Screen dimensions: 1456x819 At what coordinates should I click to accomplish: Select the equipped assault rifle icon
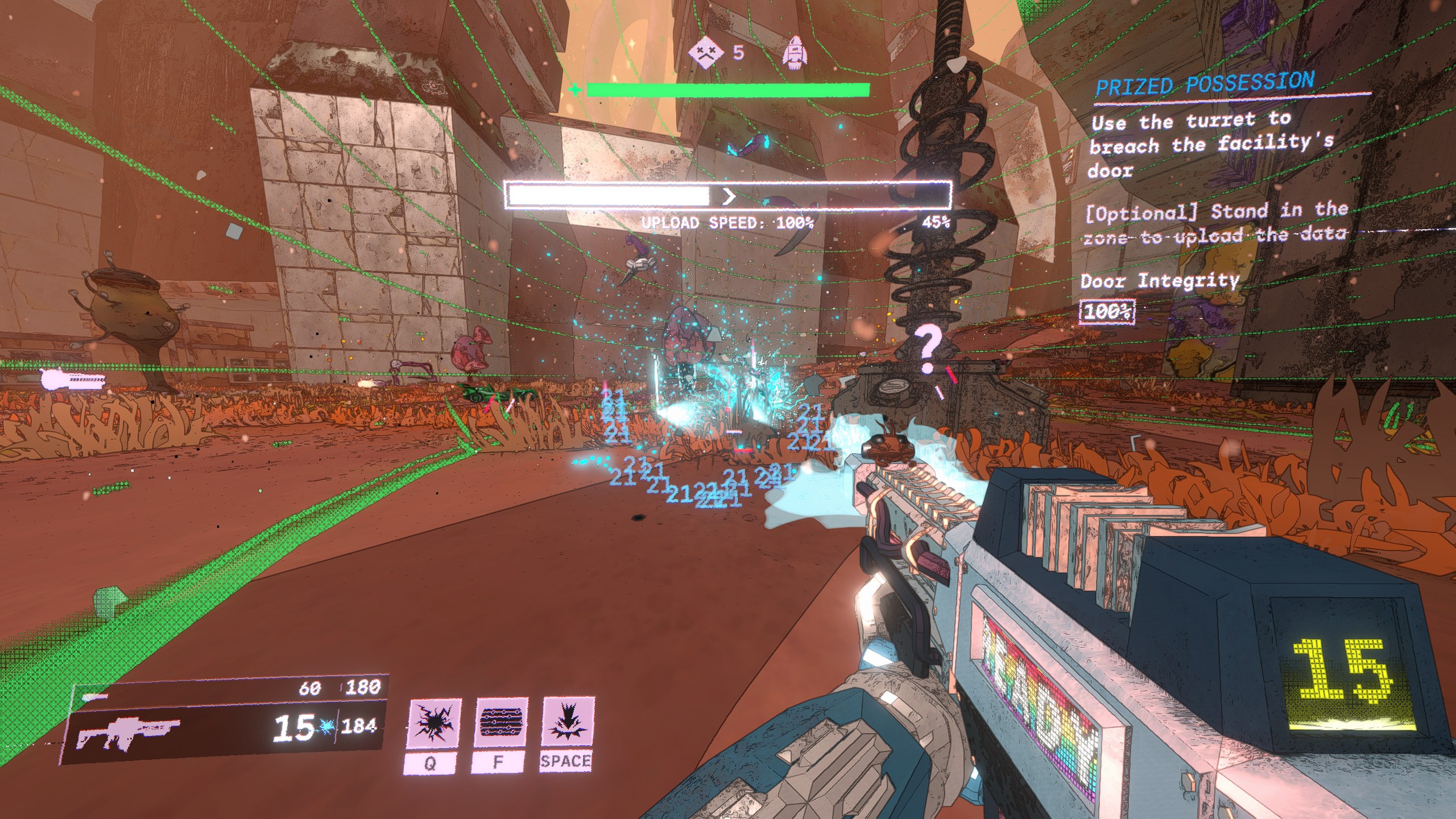pyautogui.click(x=129, y=732)
